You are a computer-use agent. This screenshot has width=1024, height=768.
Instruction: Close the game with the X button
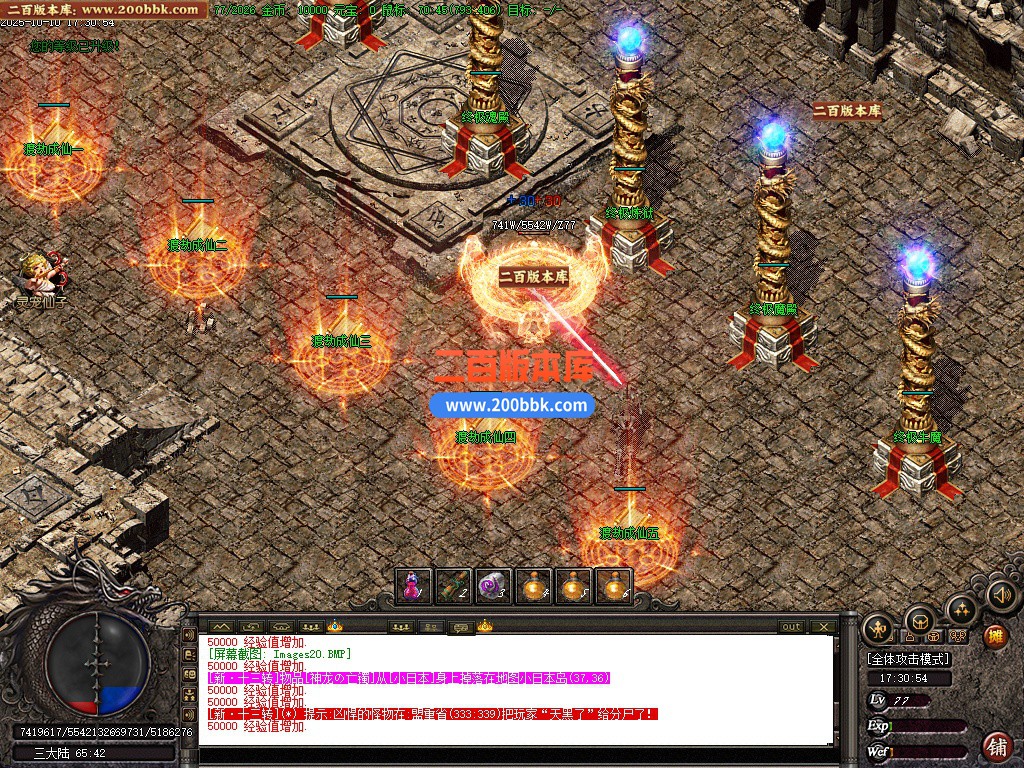pyautogui.click(x=823, y=627)
